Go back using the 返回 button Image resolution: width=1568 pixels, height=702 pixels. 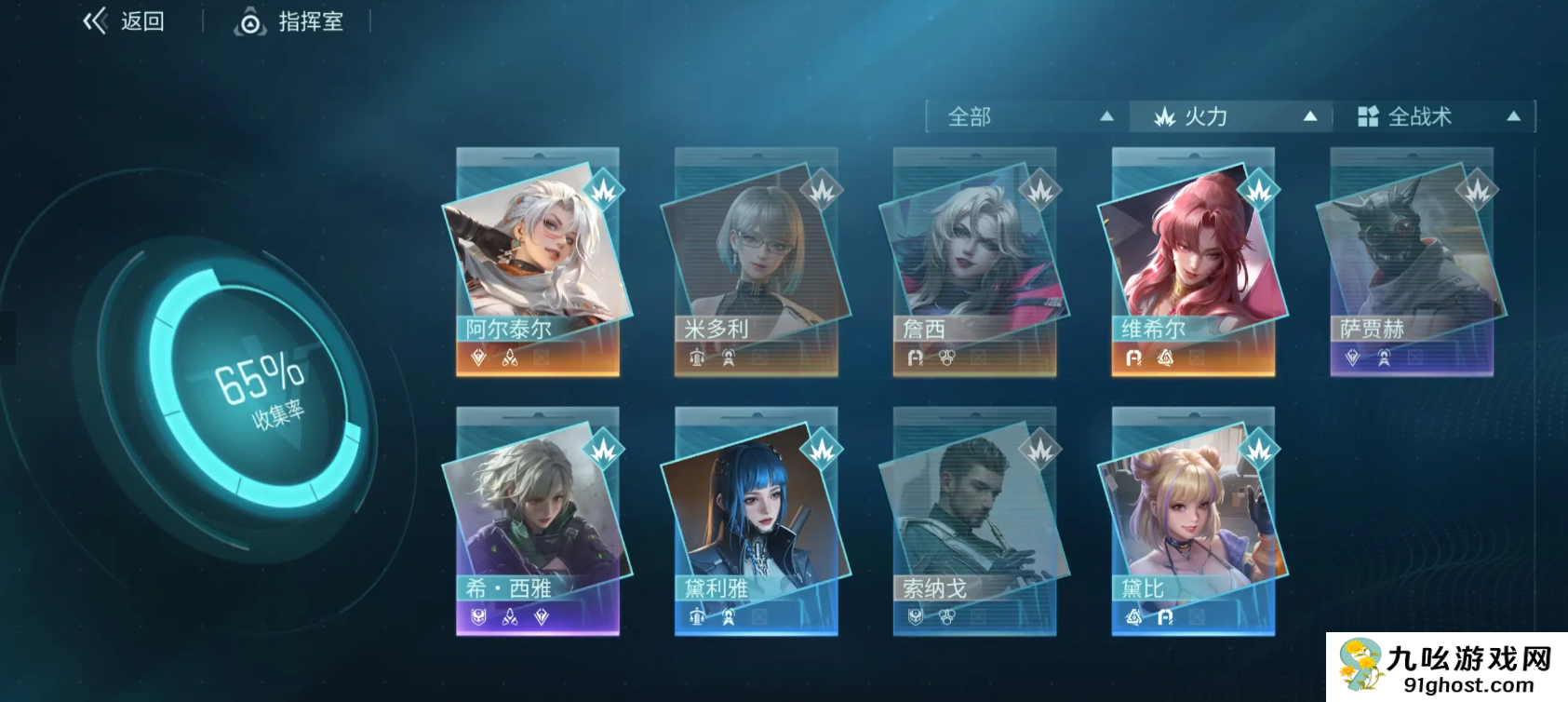click(x=124, y=21)
